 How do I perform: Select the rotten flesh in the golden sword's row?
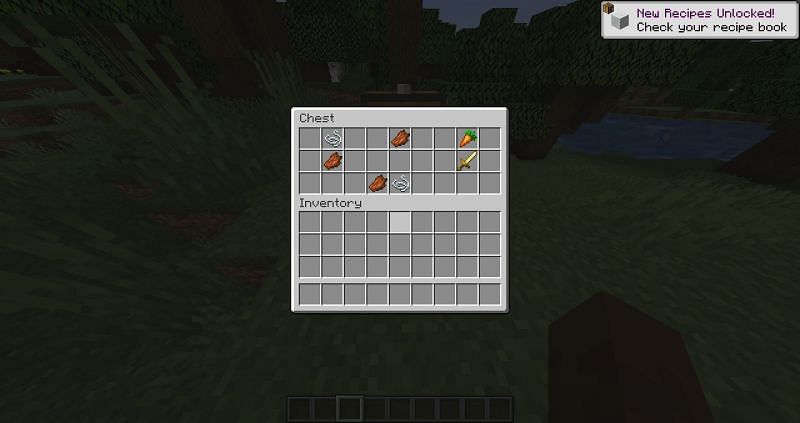[x=333, y=161]
